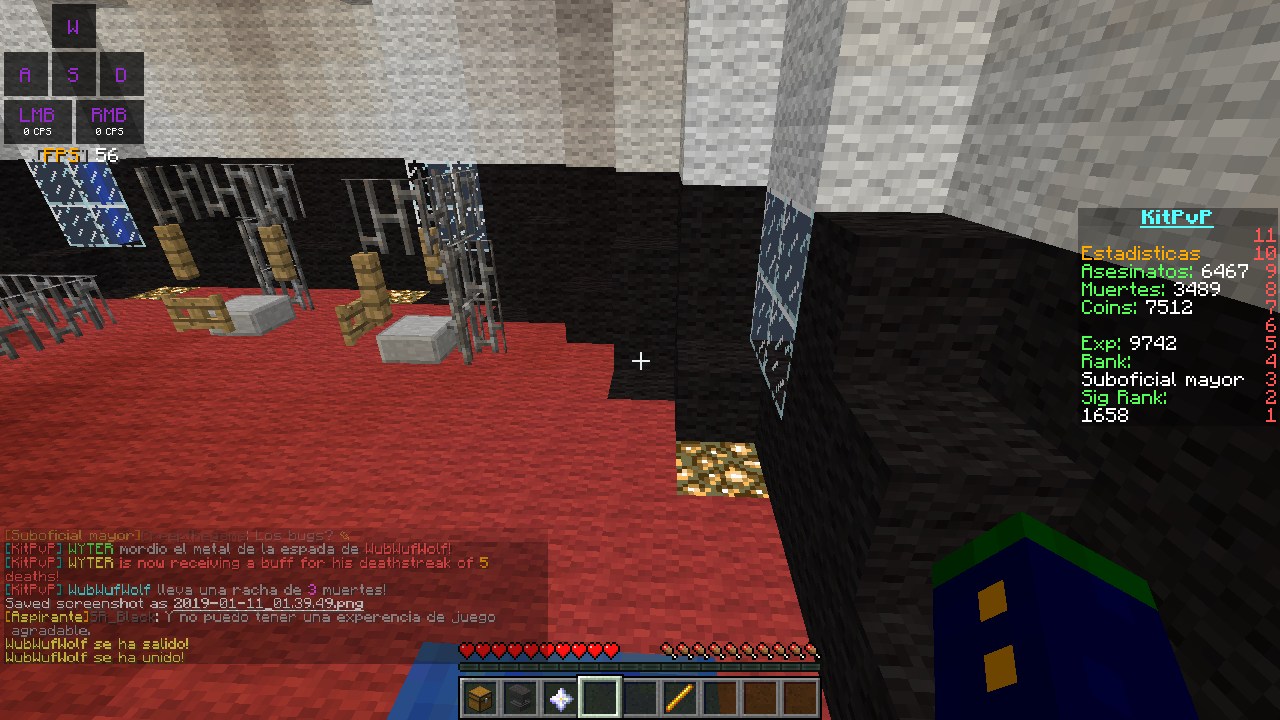Click the saved screenshot filename link in chat

pos(267,604)
